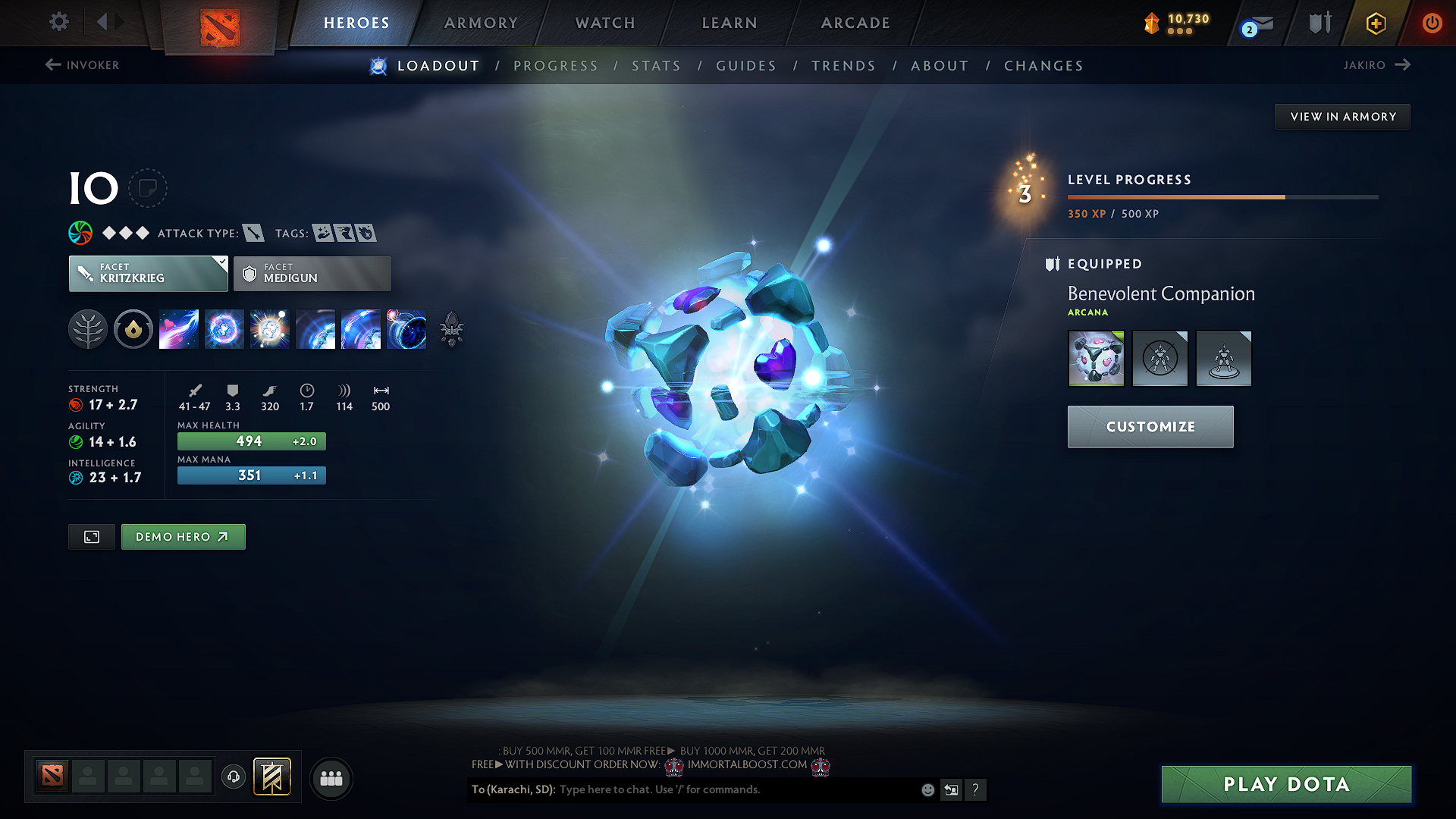Click the level progress XP bar
The width and height of the screenshot is (1456, 819).
pos(1221,196)
